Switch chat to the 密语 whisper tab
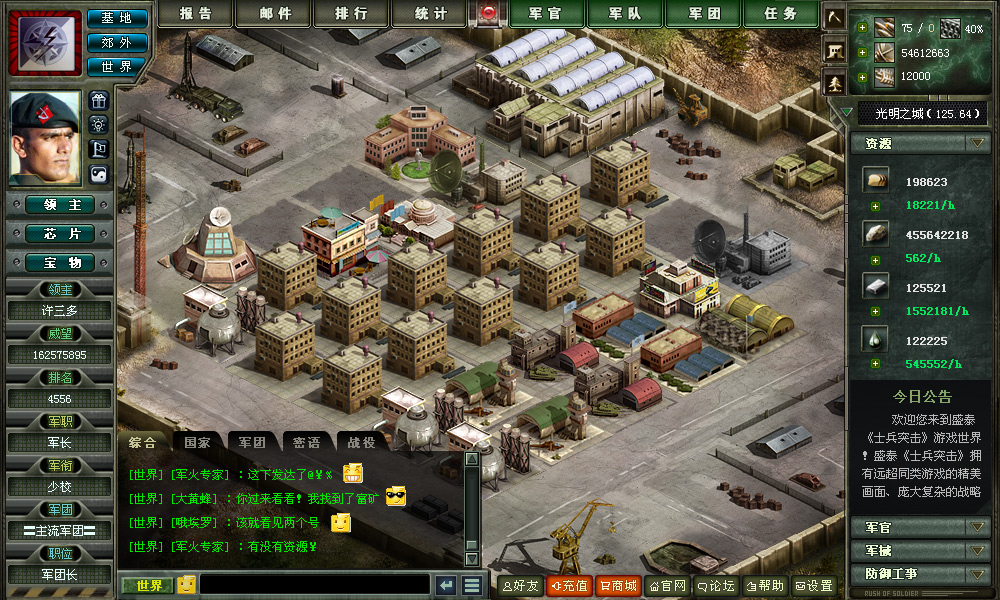This screenshot has width=1000, height=600. point(307,442)
